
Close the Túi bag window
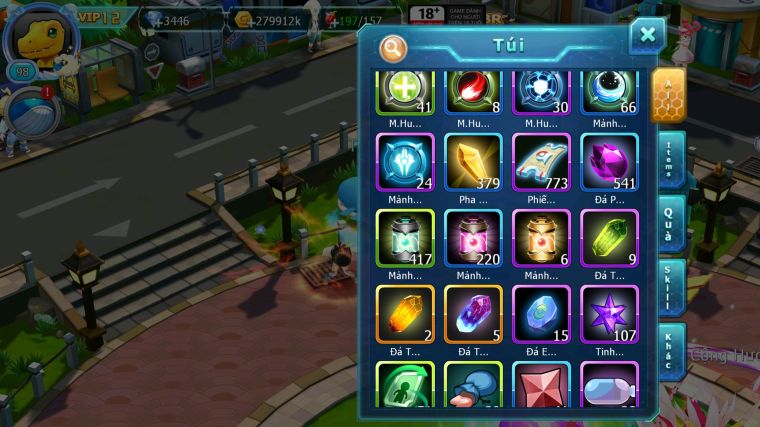(647, 35)
